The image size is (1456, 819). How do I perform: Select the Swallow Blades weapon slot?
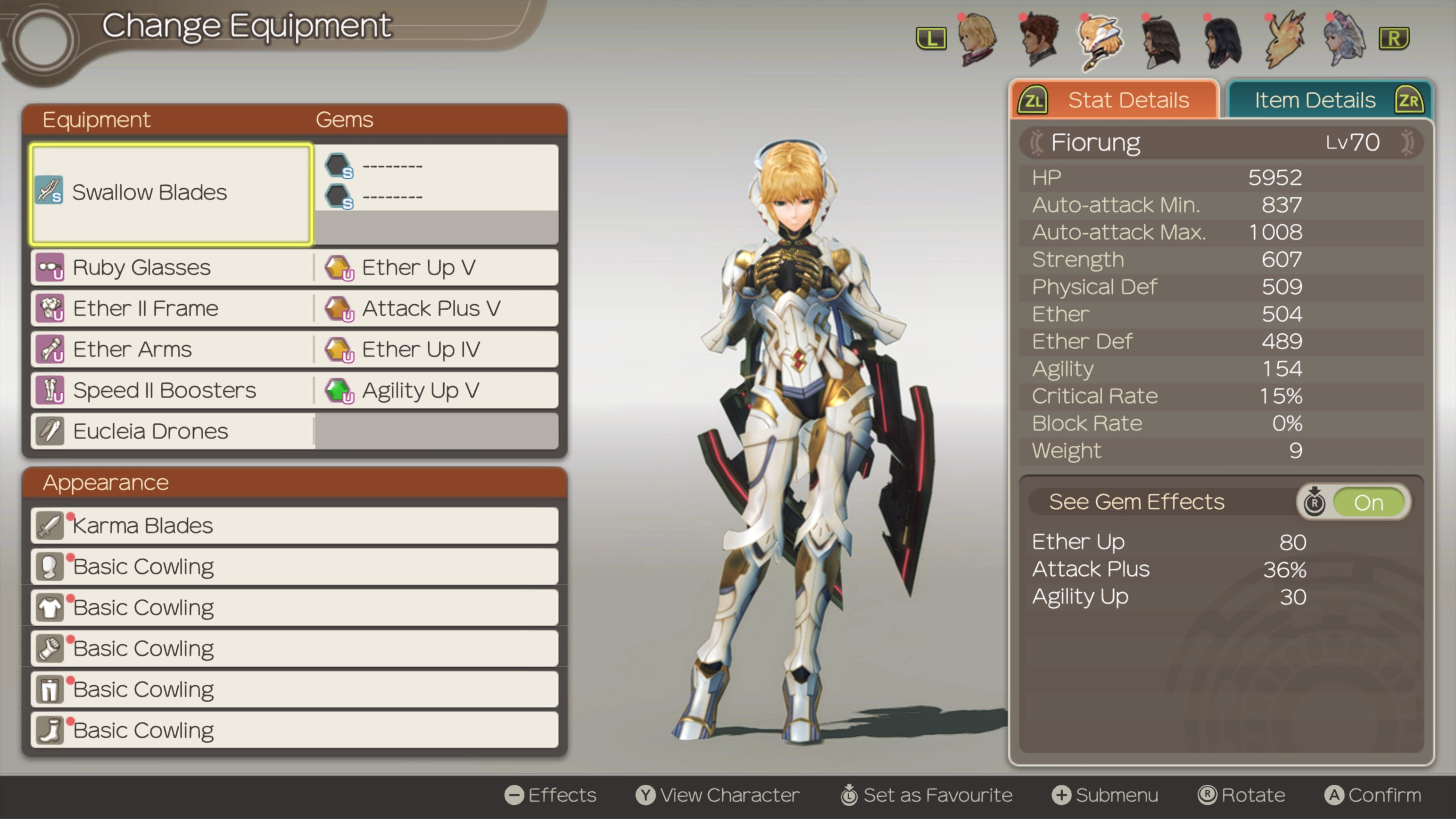pos(171,193)
